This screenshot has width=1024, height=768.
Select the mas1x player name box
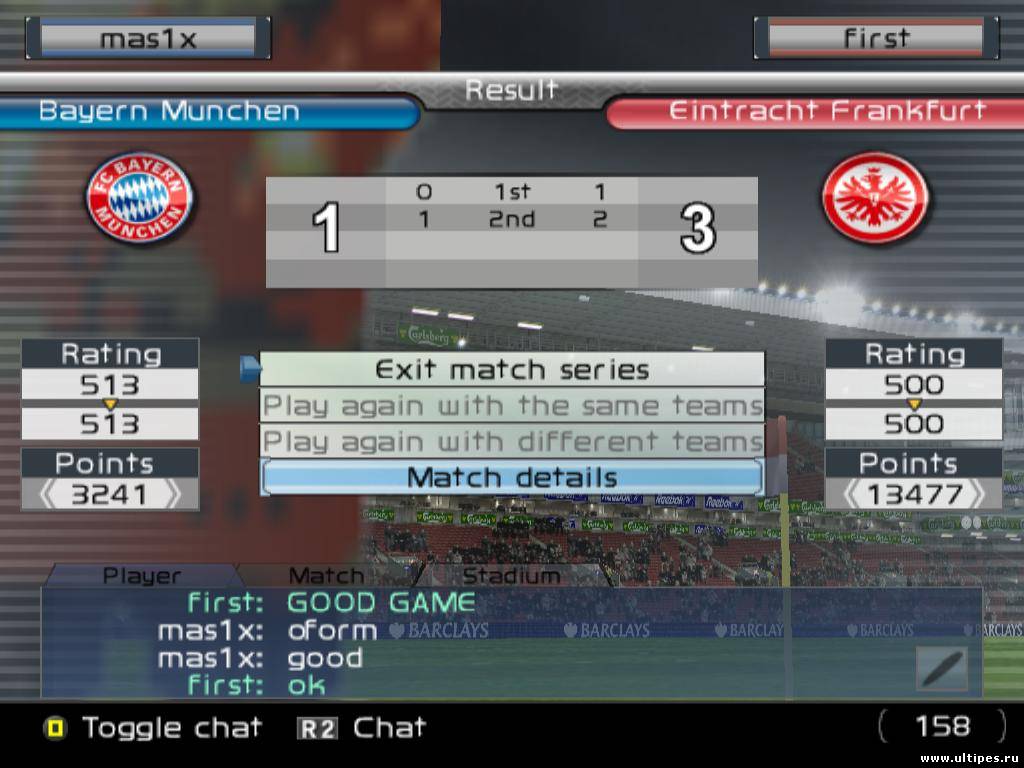pyautogui.click(x=148, y=39)
